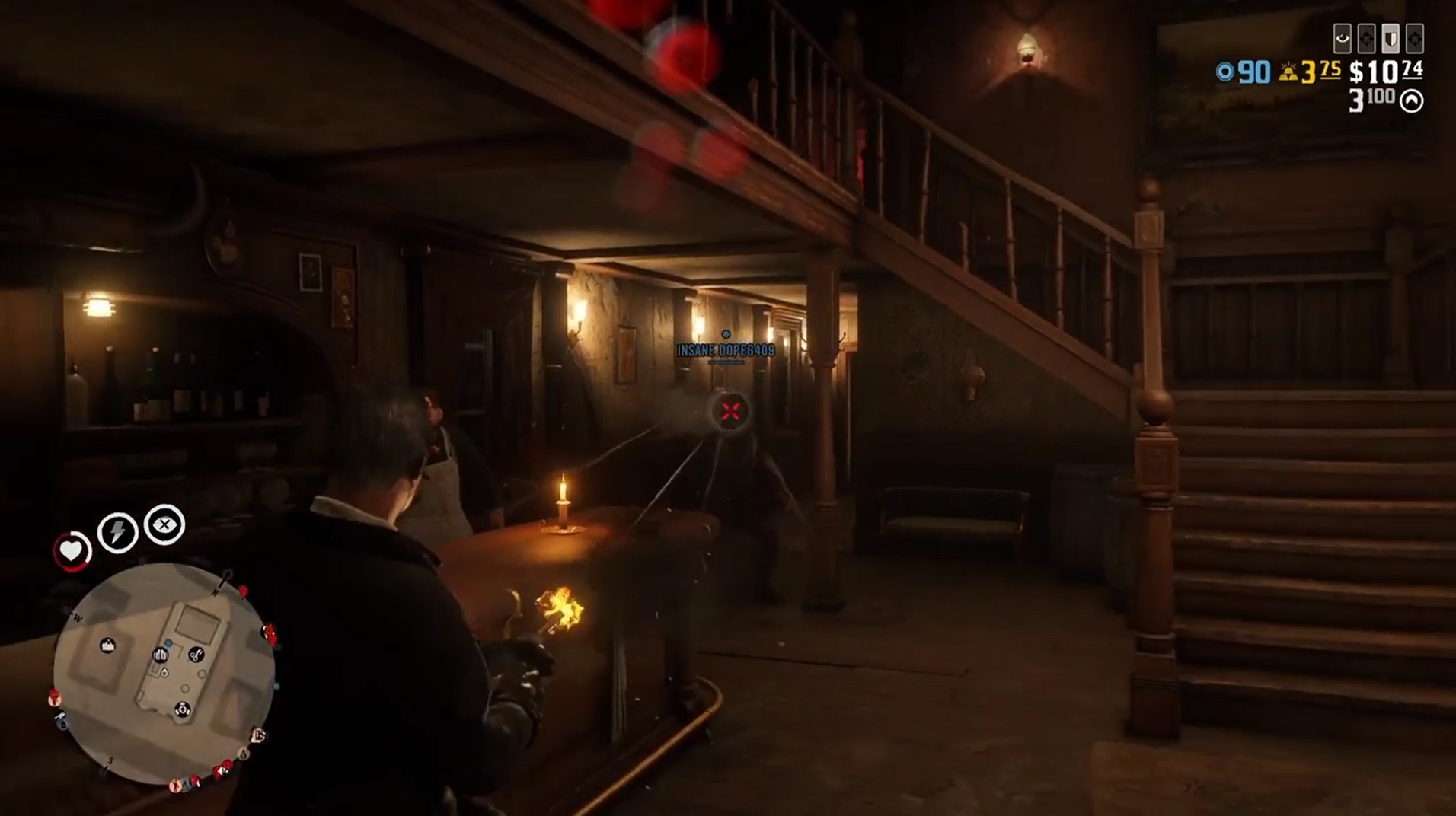1456x816 pixels.
Task: Select the satchel shop icon on minimap
Action: point(107,645)
